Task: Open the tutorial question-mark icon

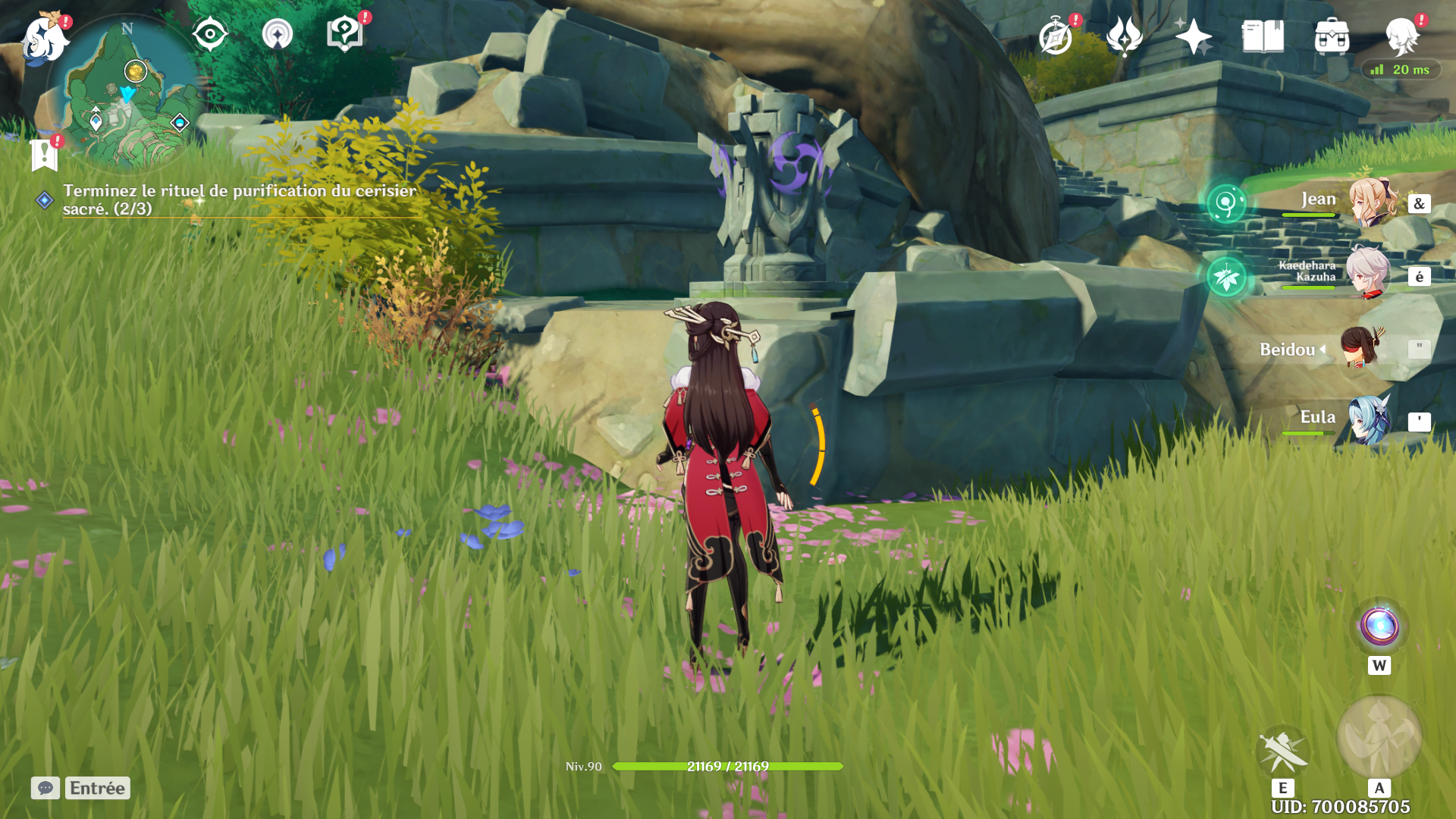Action: [x=344, y=35]
